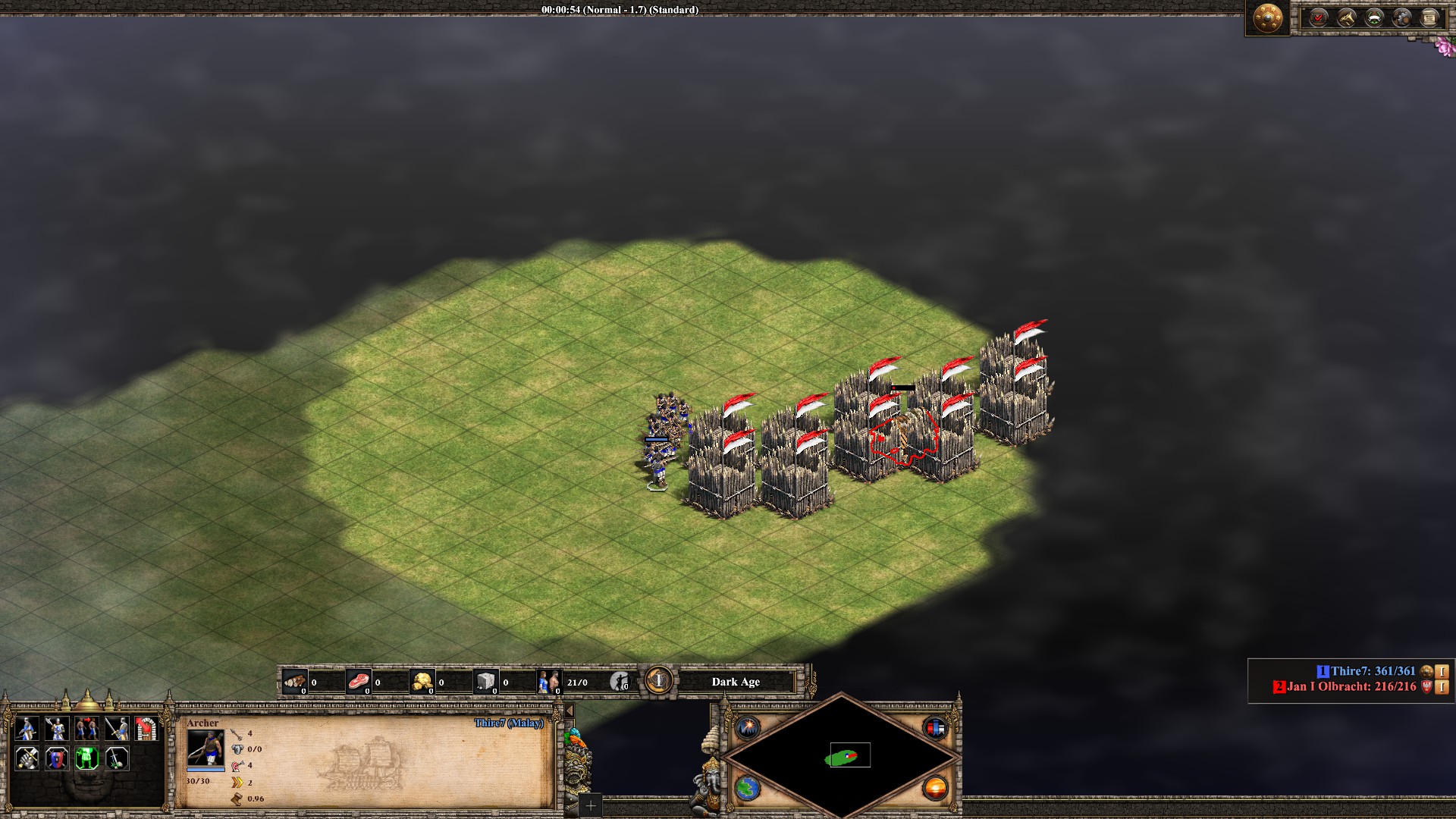The height and width of the screenshot is (819, 1456).
Task: Open the main menu scroll button
Action: [1430, 17]
